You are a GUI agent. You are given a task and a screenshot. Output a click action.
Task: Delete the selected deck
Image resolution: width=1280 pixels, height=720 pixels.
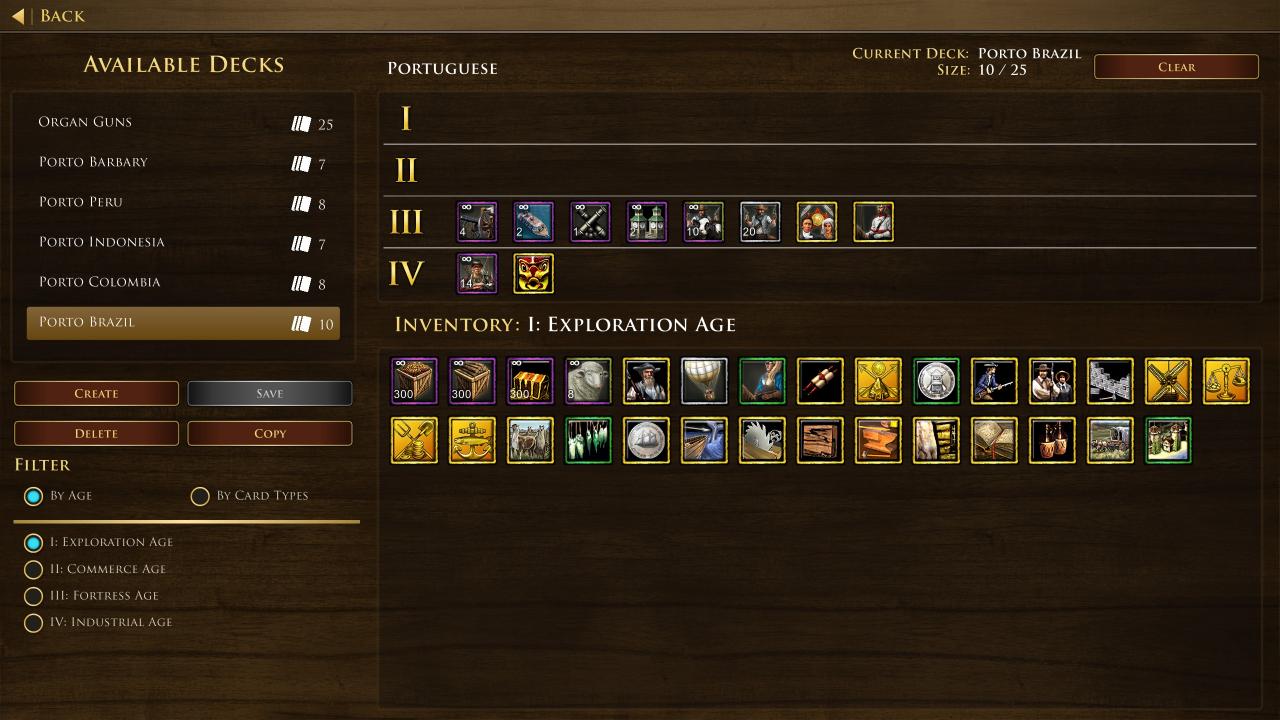pyautogui.click(x=96, y=434)
